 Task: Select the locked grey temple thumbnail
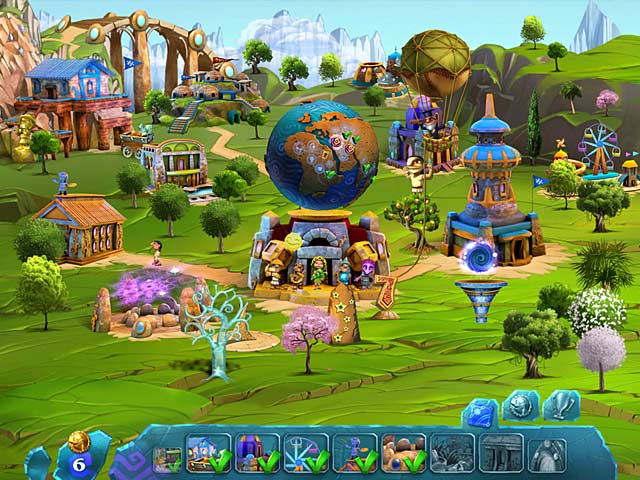[500, 452]
